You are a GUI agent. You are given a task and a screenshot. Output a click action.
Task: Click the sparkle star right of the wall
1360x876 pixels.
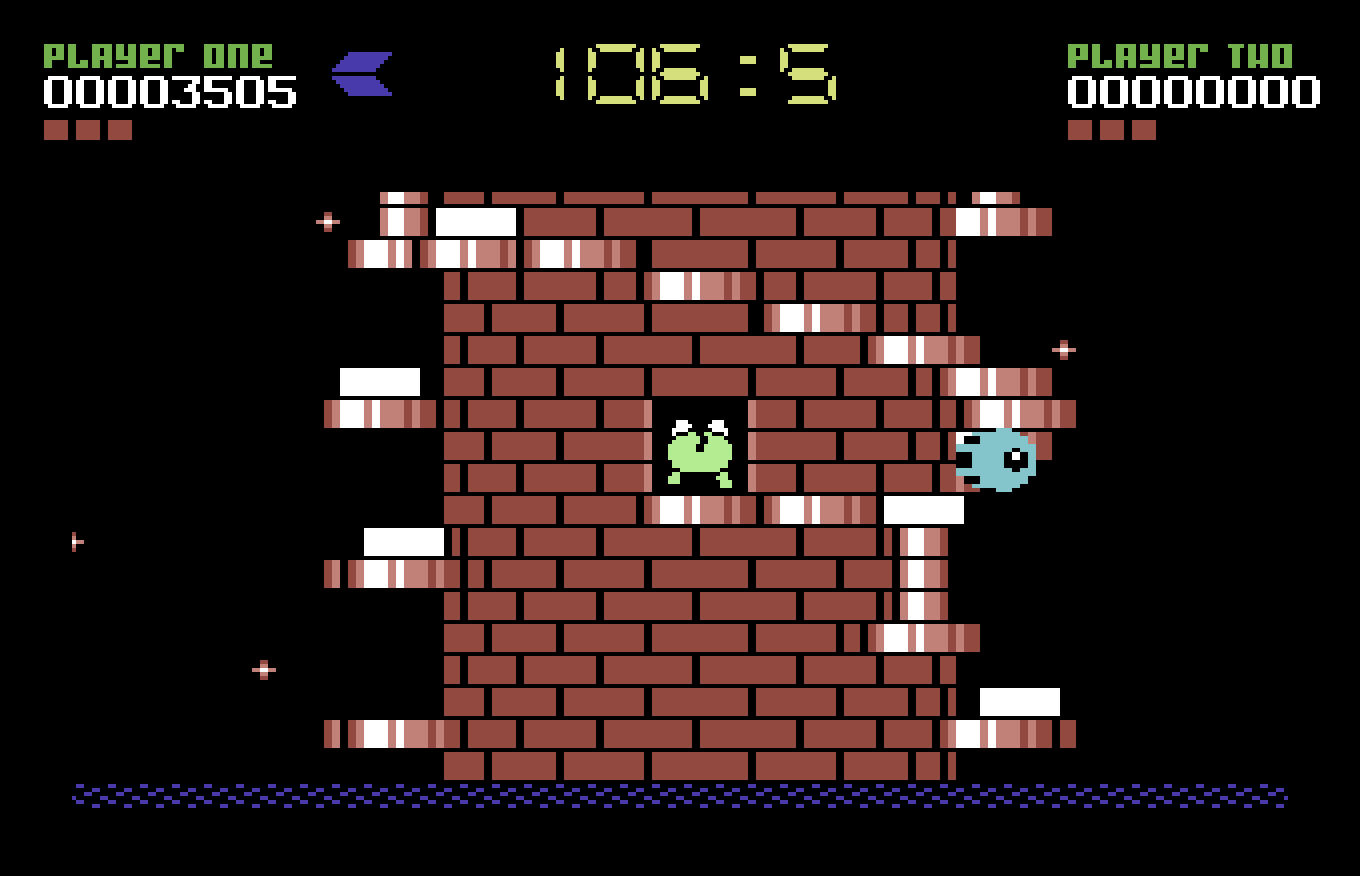(1062, 351)
